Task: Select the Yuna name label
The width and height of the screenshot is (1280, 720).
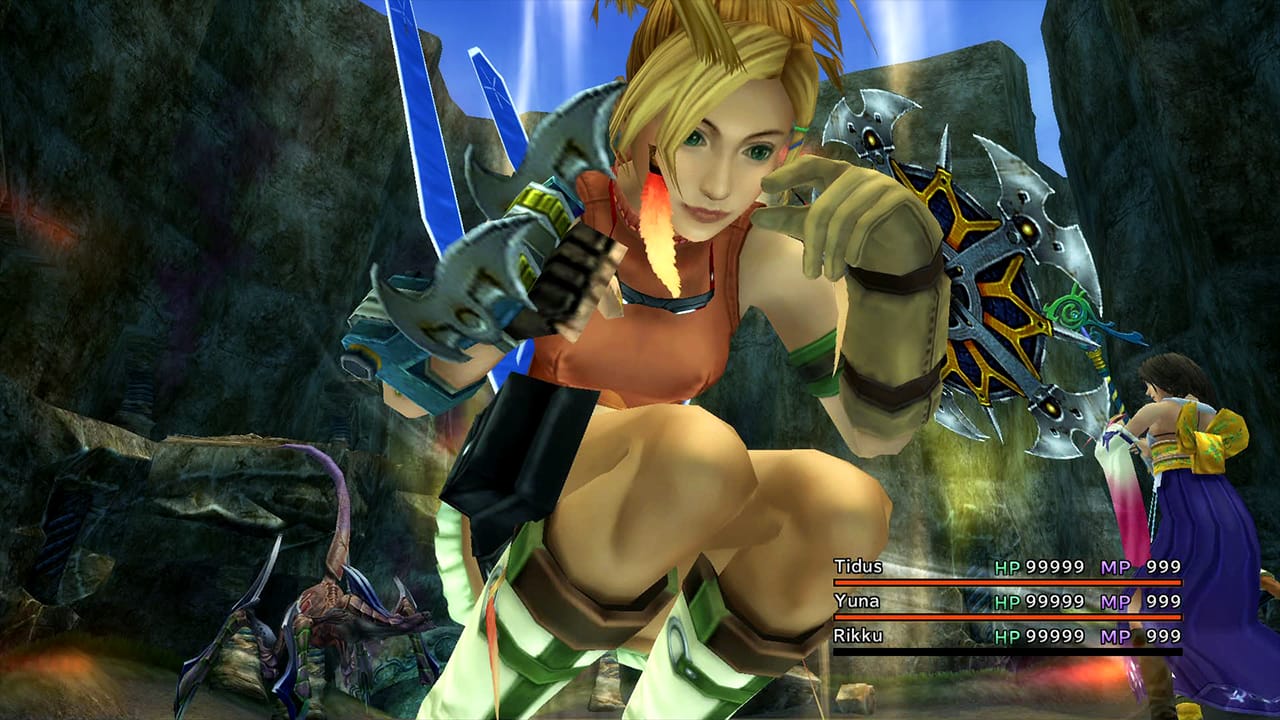Action: coord(858,601)
